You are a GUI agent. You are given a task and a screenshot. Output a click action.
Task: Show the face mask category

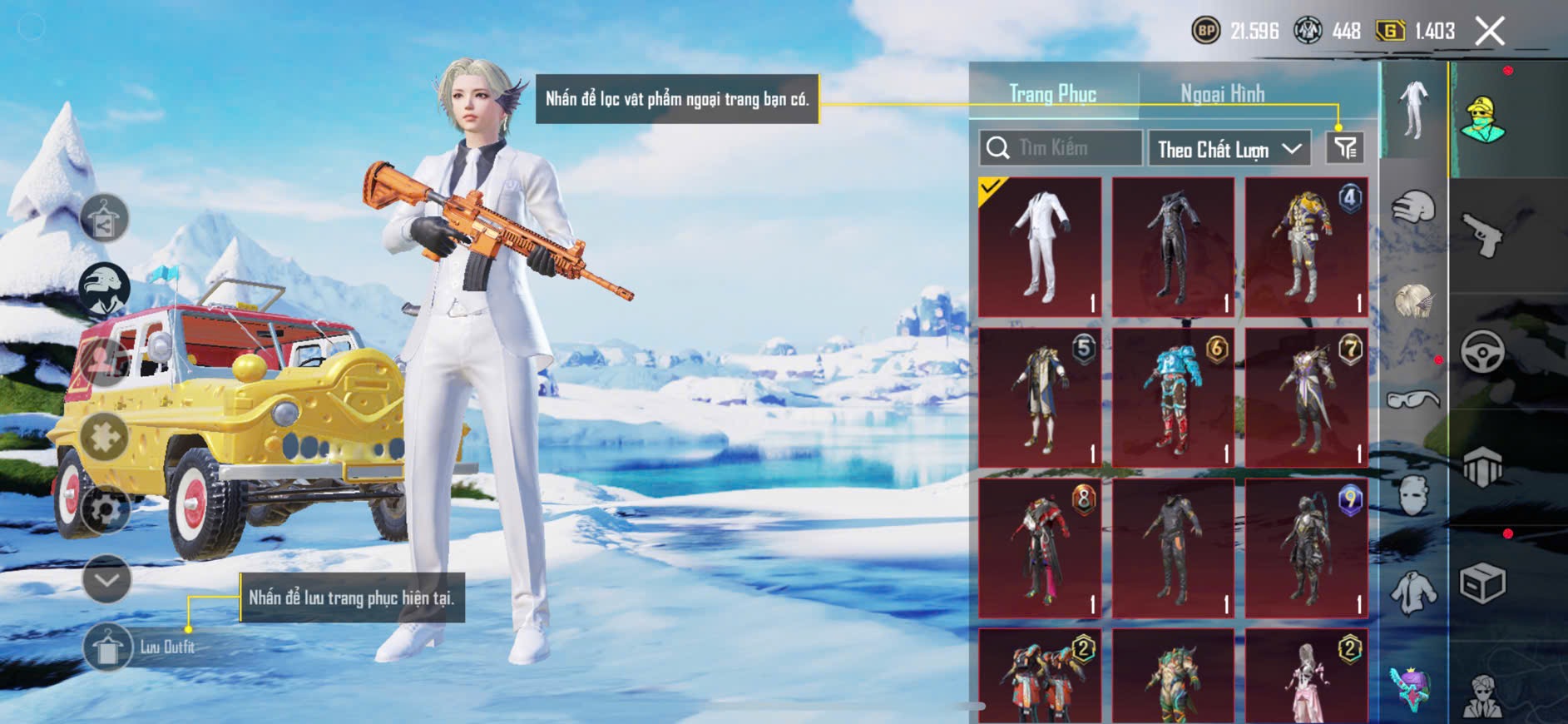1413,496
